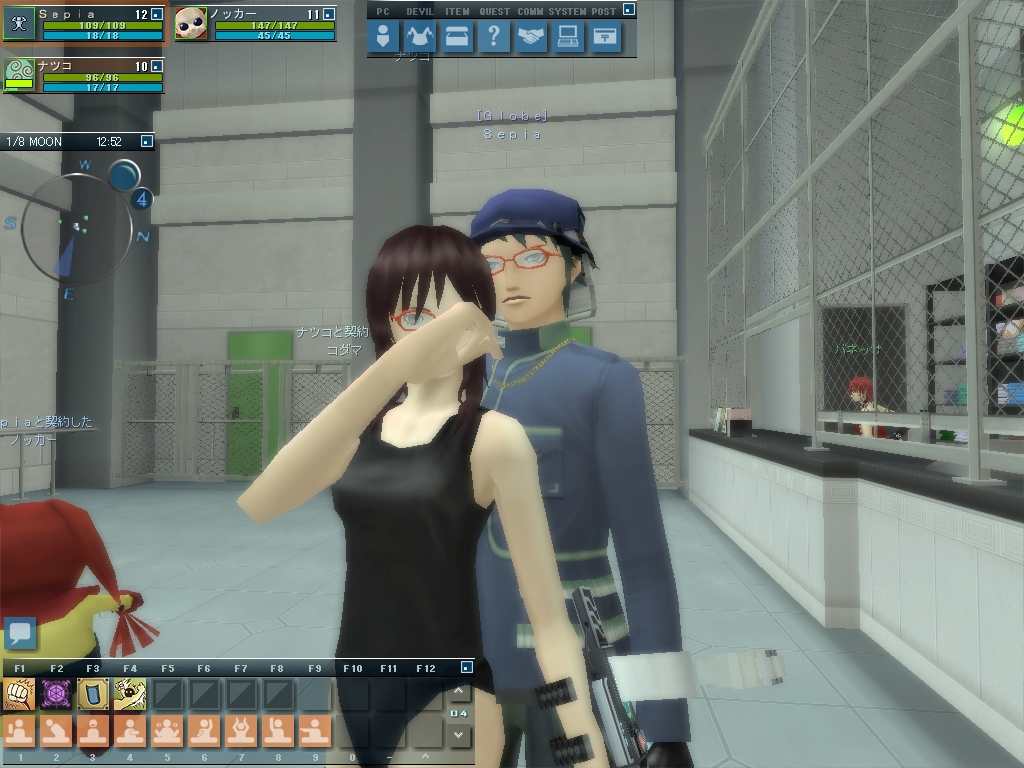Collapse the moon phase clock panel
The width and height of the screenshot is (1024, 768).
click(x=147, y=142)
